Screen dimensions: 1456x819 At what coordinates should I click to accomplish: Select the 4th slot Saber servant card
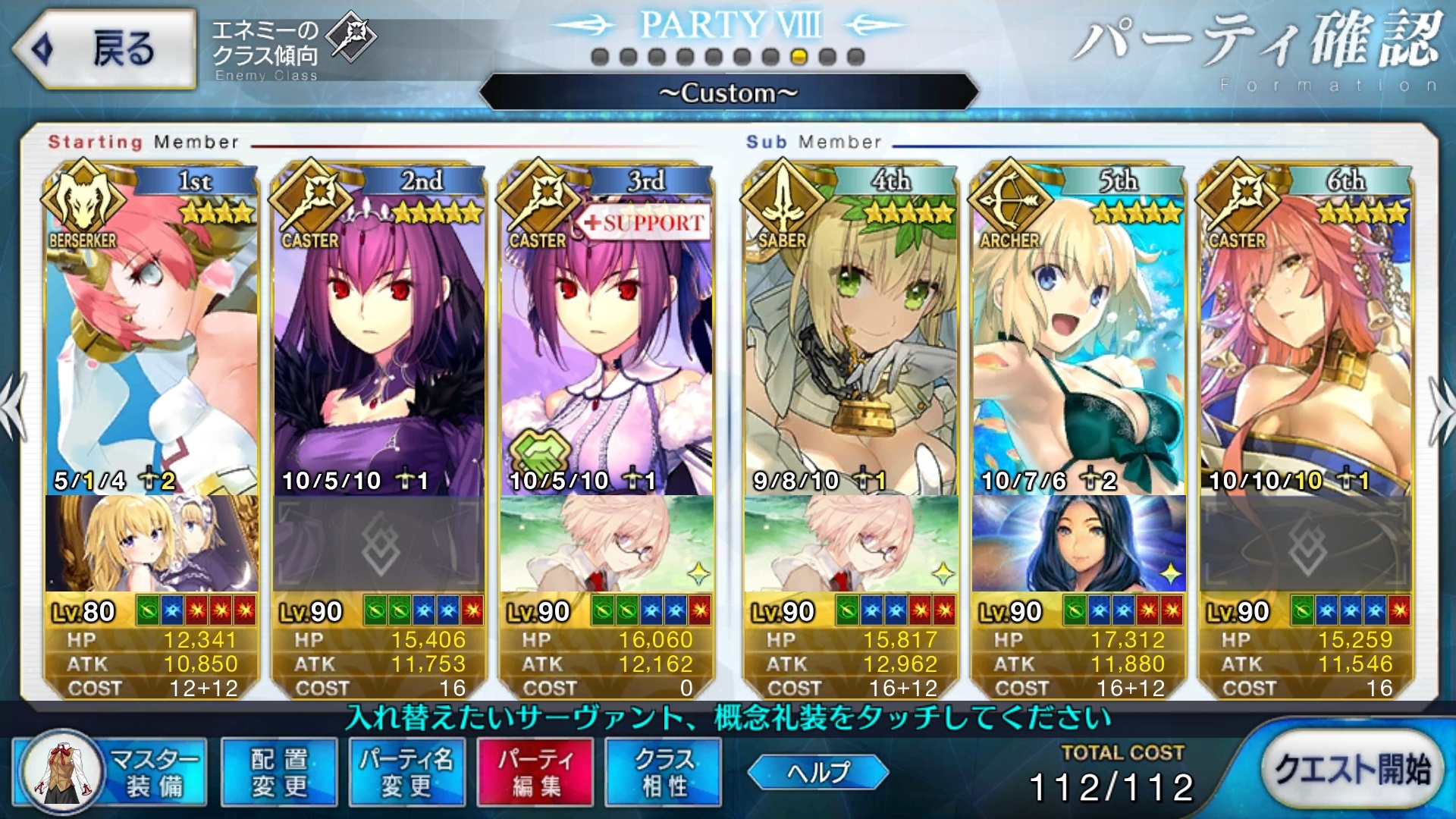[851, 341]
